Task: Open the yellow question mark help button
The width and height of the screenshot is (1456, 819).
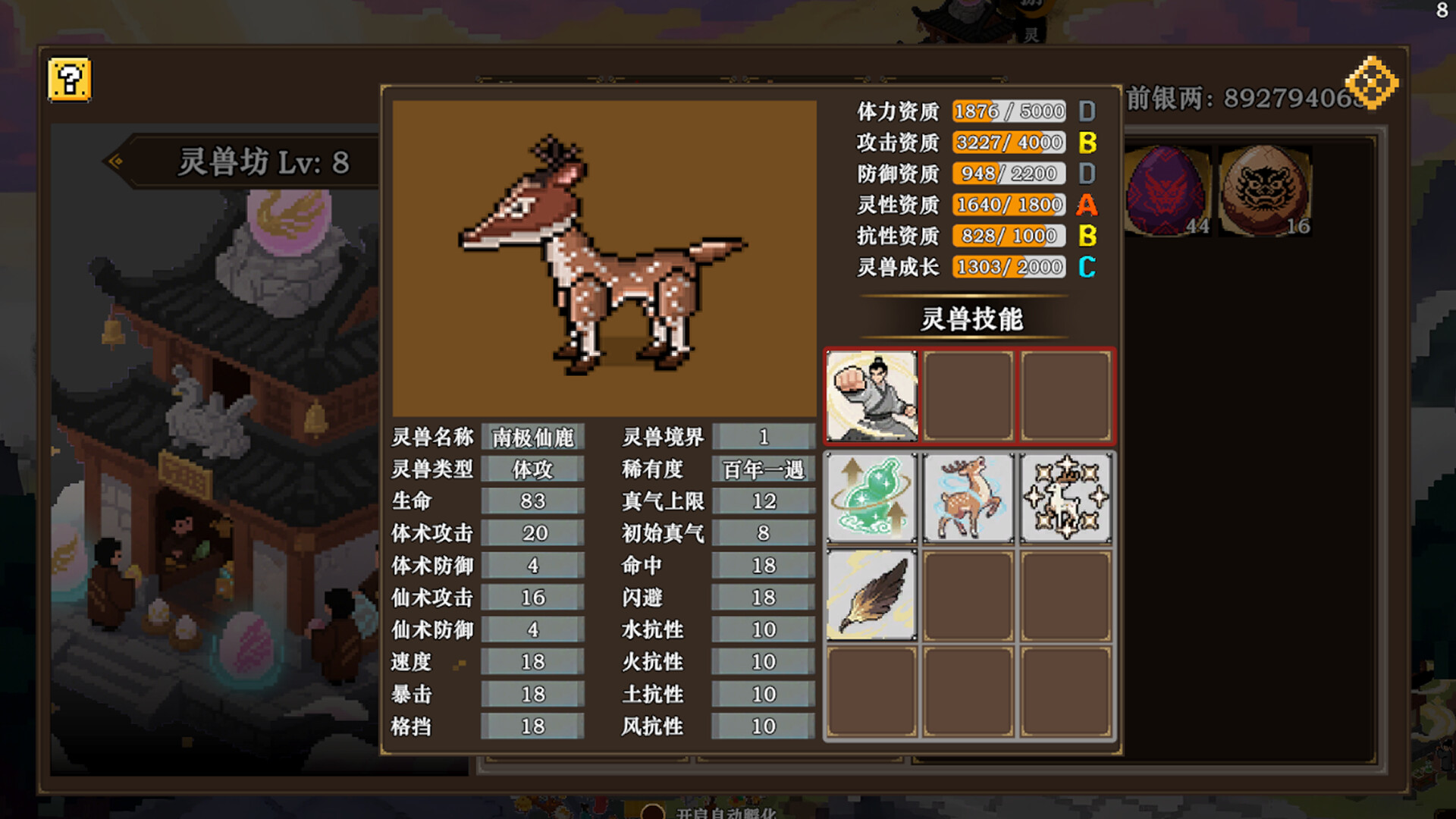Action: [69, 79]
